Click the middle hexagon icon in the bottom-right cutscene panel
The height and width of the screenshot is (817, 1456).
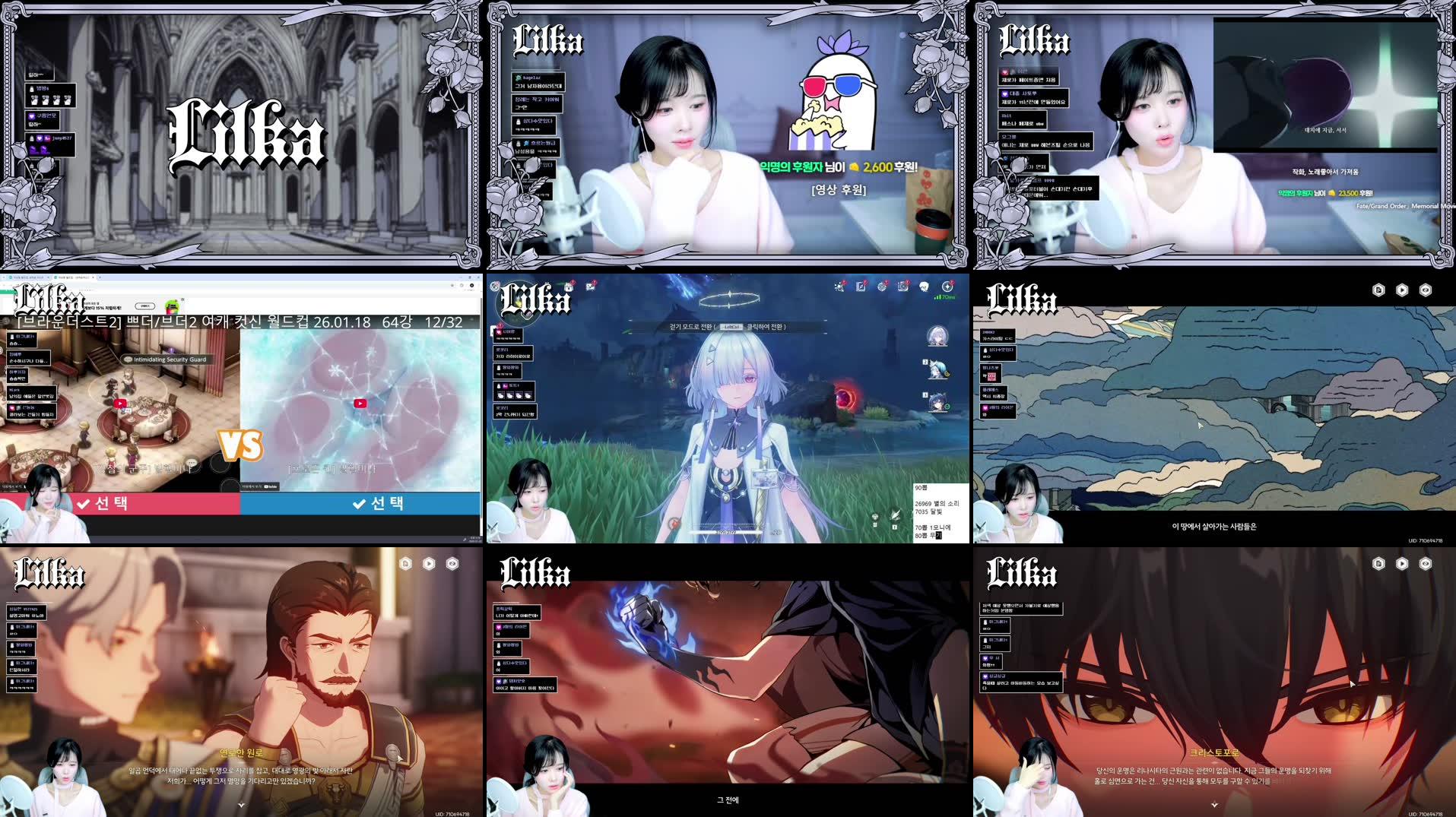[x=1402, y=563]
